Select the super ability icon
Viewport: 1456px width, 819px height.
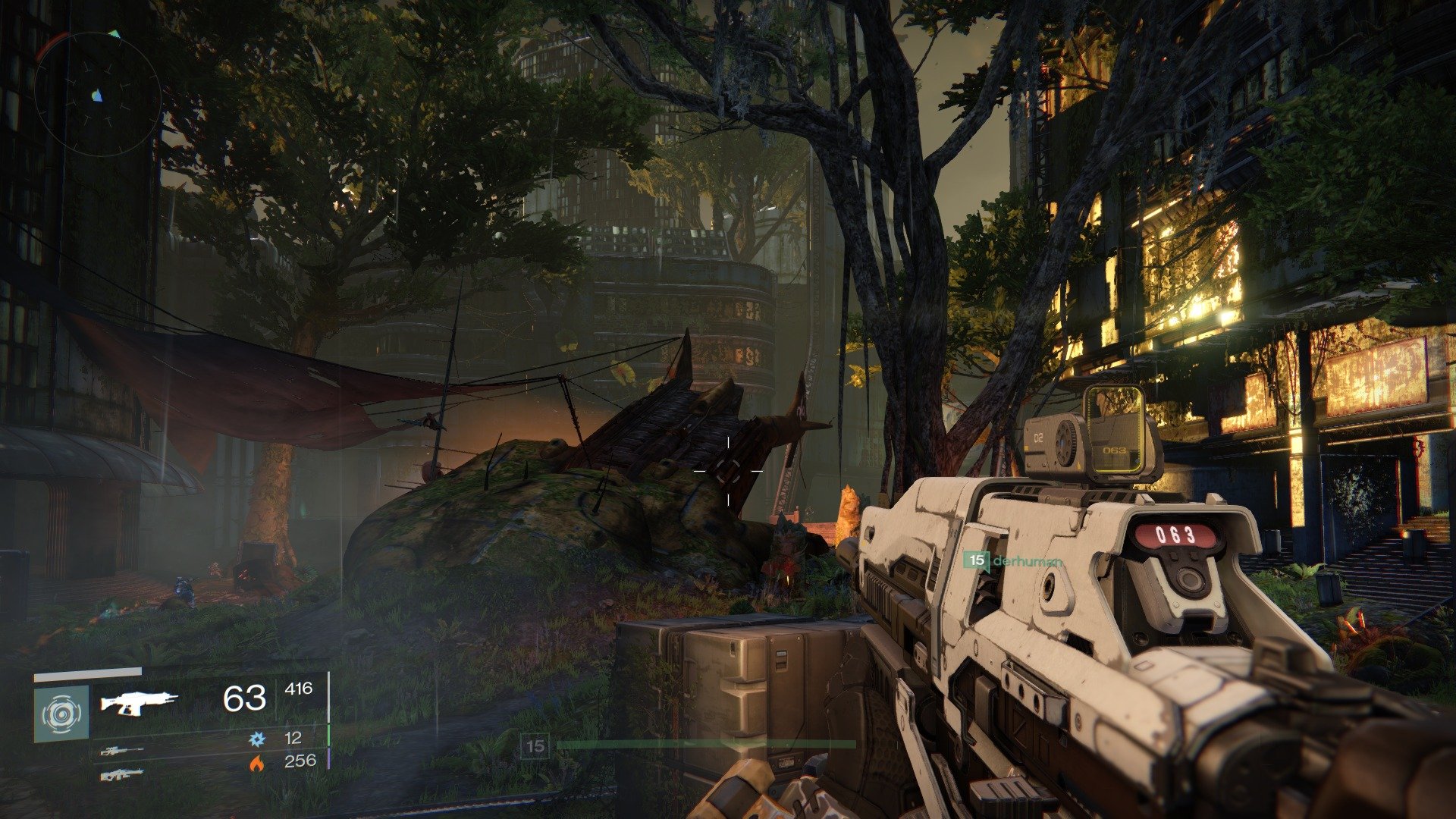(61, 714)
